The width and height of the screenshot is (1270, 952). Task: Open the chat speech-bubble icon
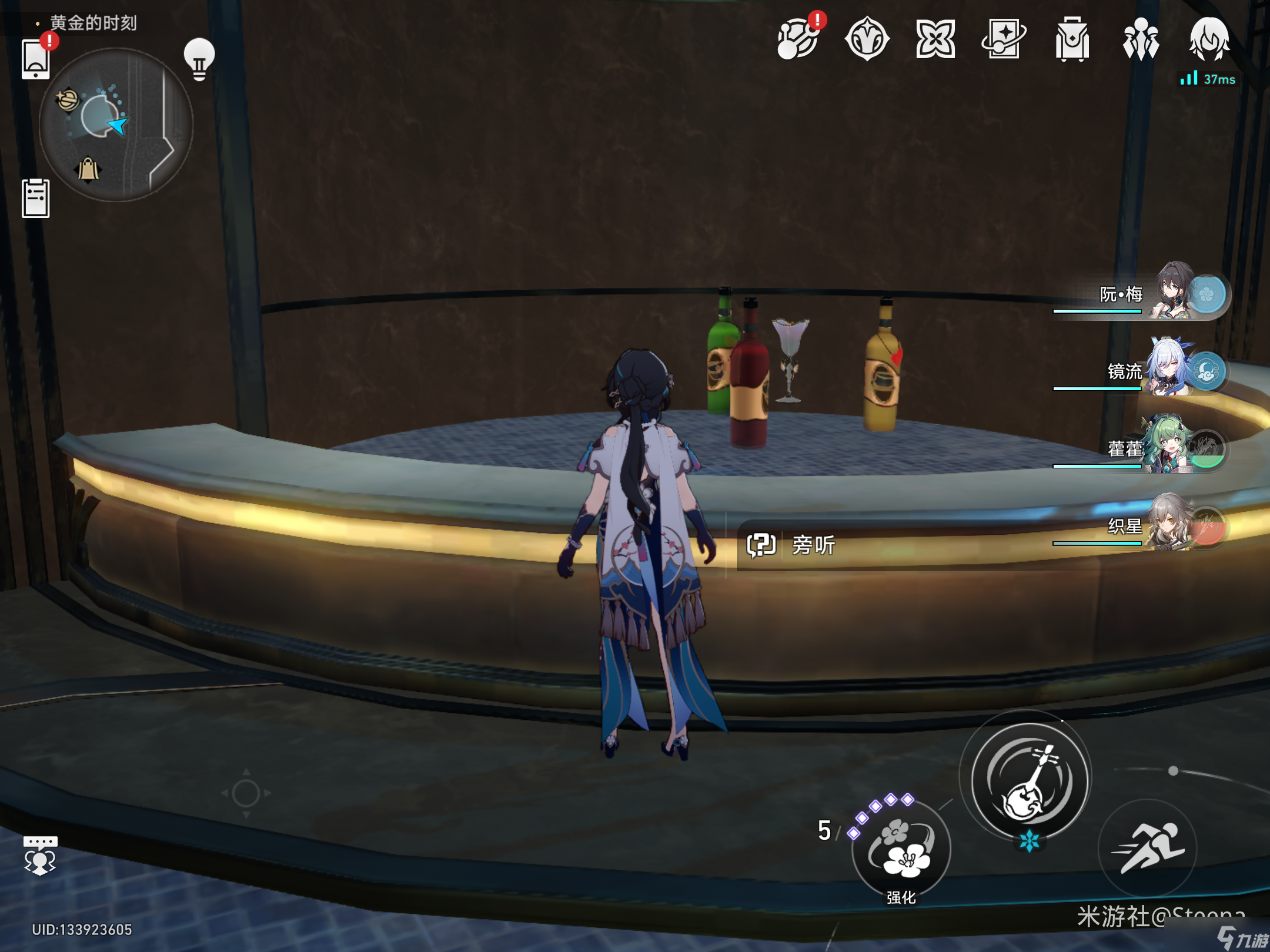[40, 856]
